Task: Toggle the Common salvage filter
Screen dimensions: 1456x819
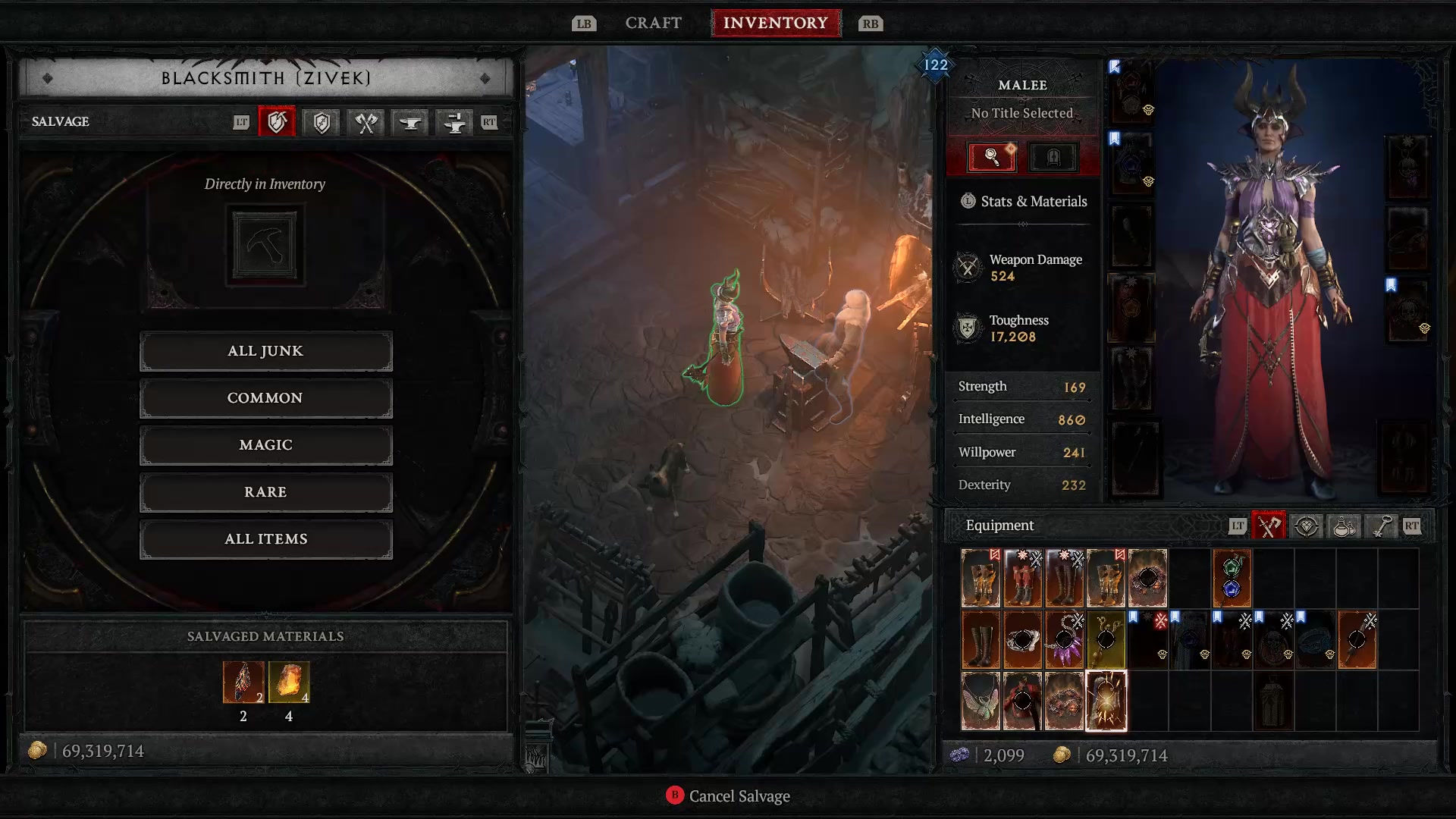Action: (x=265, y=397)
